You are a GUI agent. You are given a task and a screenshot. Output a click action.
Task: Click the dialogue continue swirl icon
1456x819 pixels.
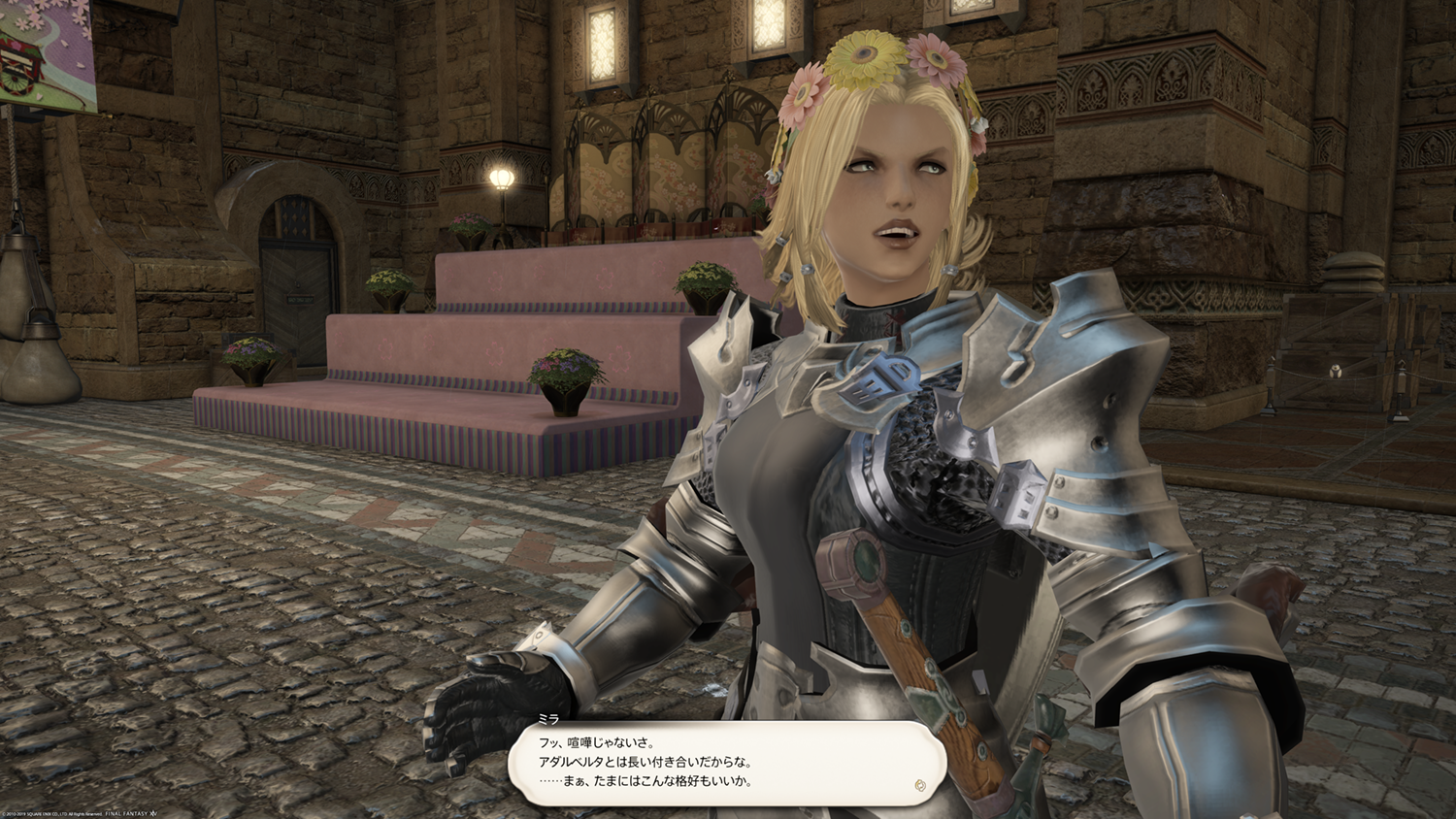coord(920,785)
